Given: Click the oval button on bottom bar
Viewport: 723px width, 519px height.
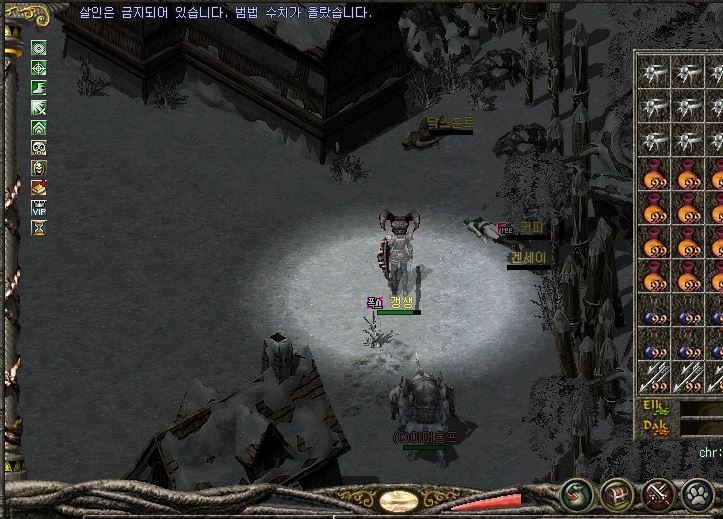Looking at the screenshot, I should [x=400, y=500].
